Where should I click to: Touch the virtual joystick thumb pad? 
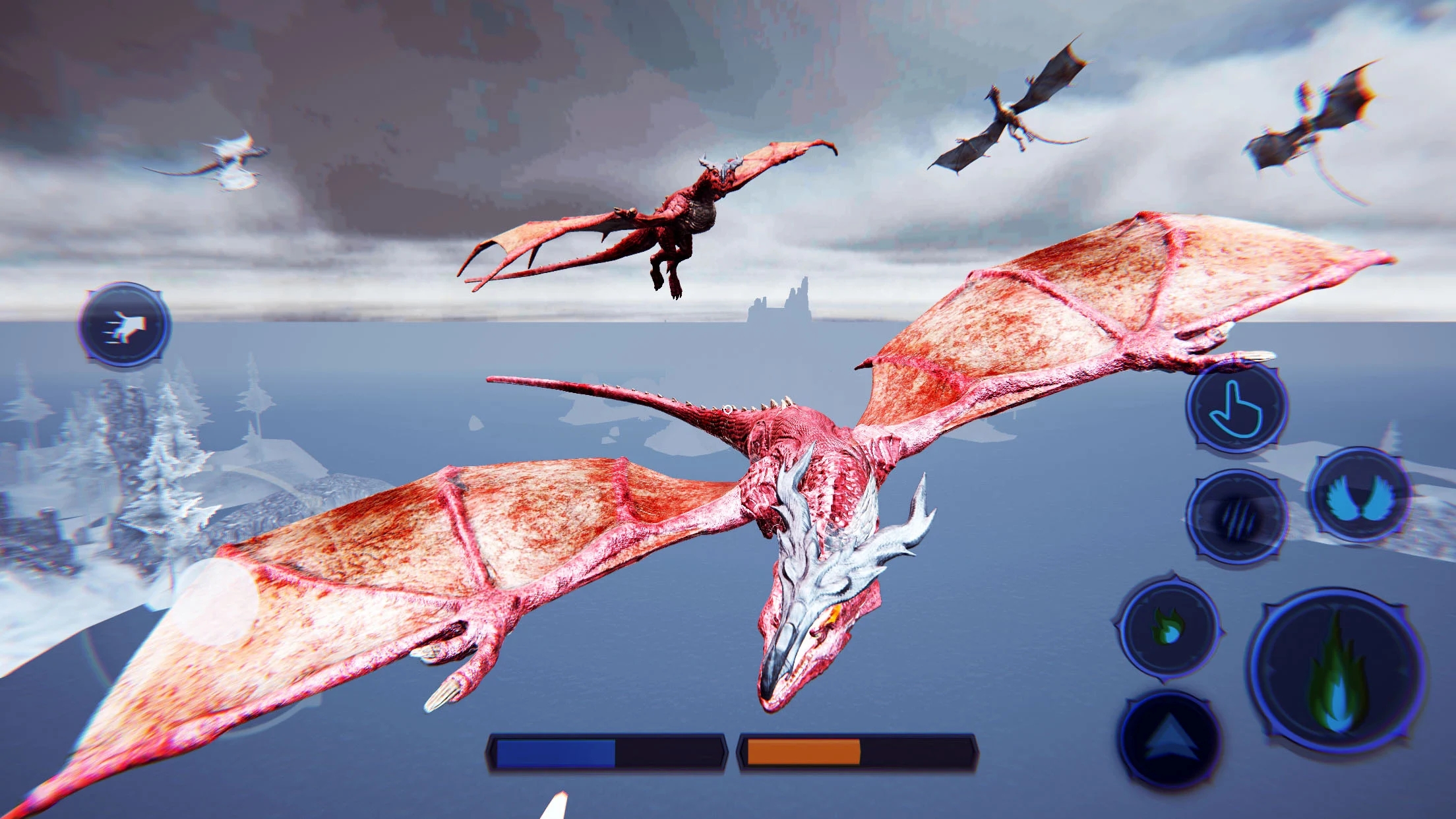216,601
